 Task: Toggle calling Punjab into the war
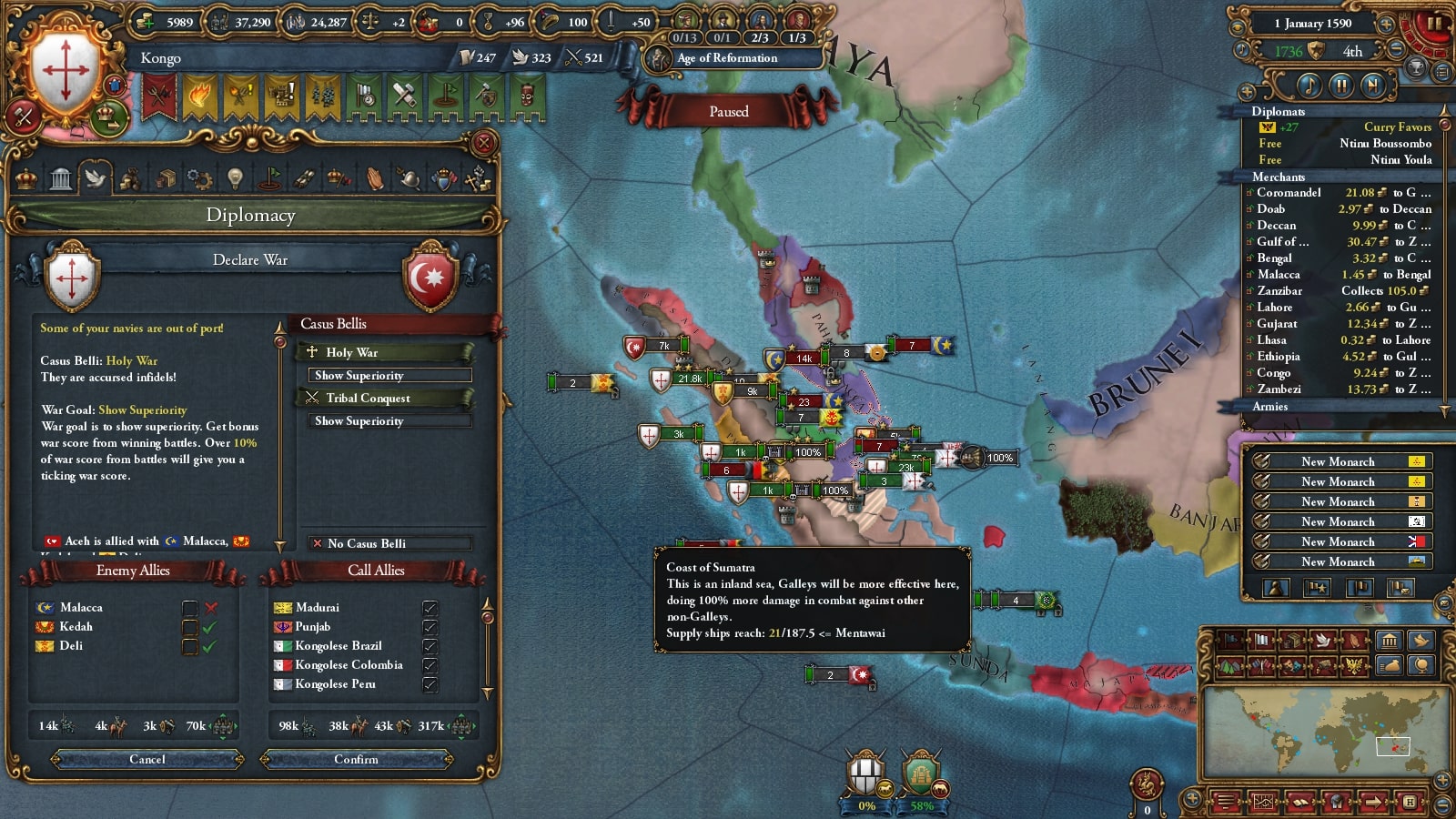(430, 627)
